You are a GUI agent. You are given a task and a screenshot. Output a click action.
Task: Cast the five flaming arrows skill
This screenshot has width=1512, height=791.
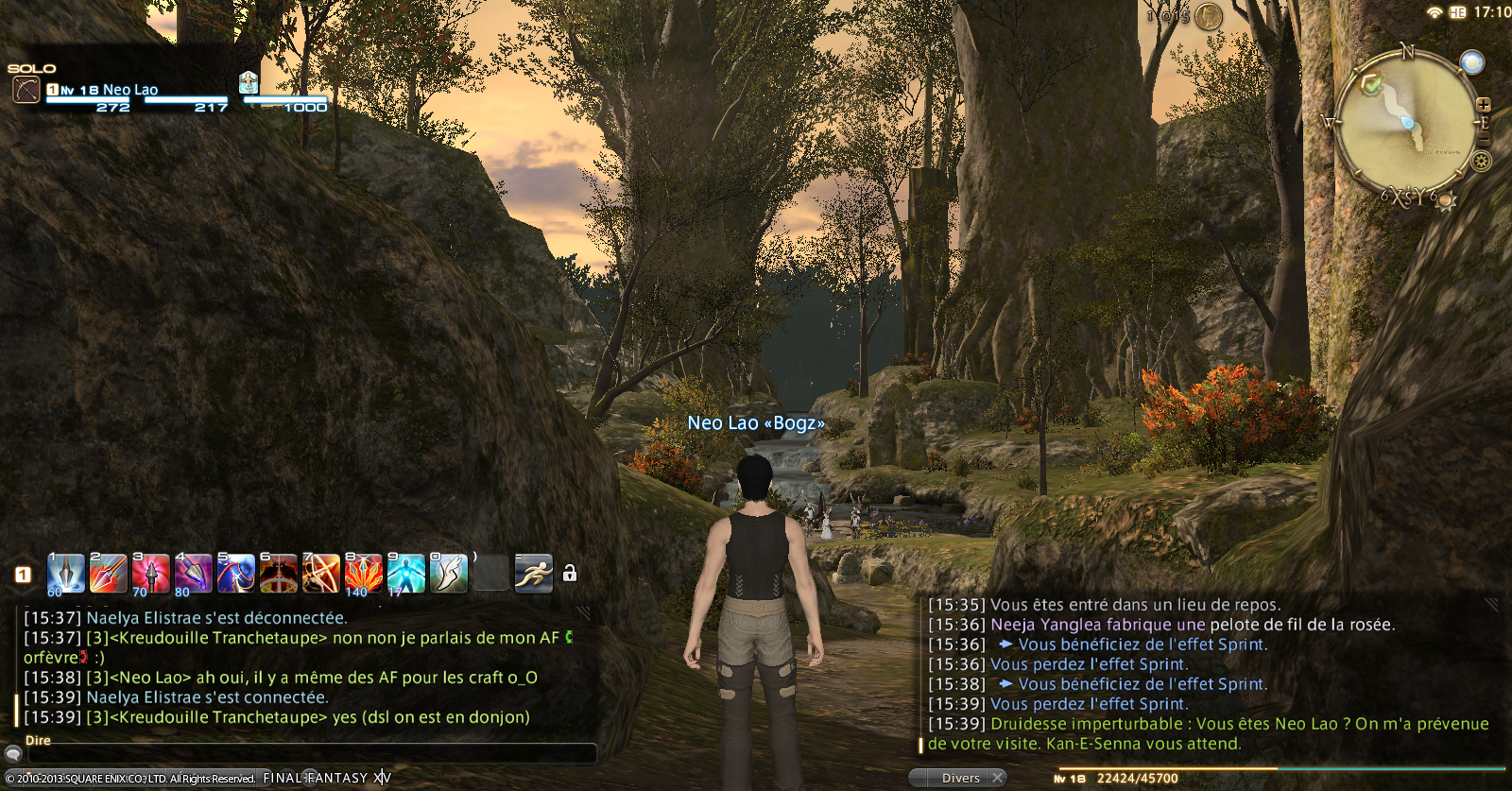[363, 574]
